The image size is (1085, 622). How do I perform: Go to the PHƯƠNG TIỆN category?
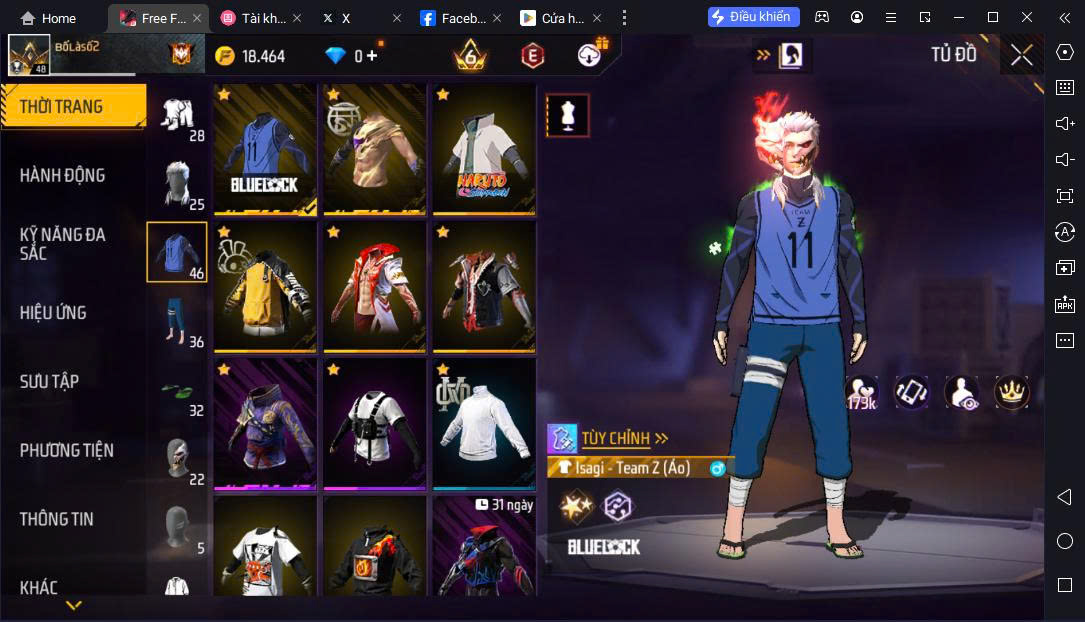coord(67,450)
